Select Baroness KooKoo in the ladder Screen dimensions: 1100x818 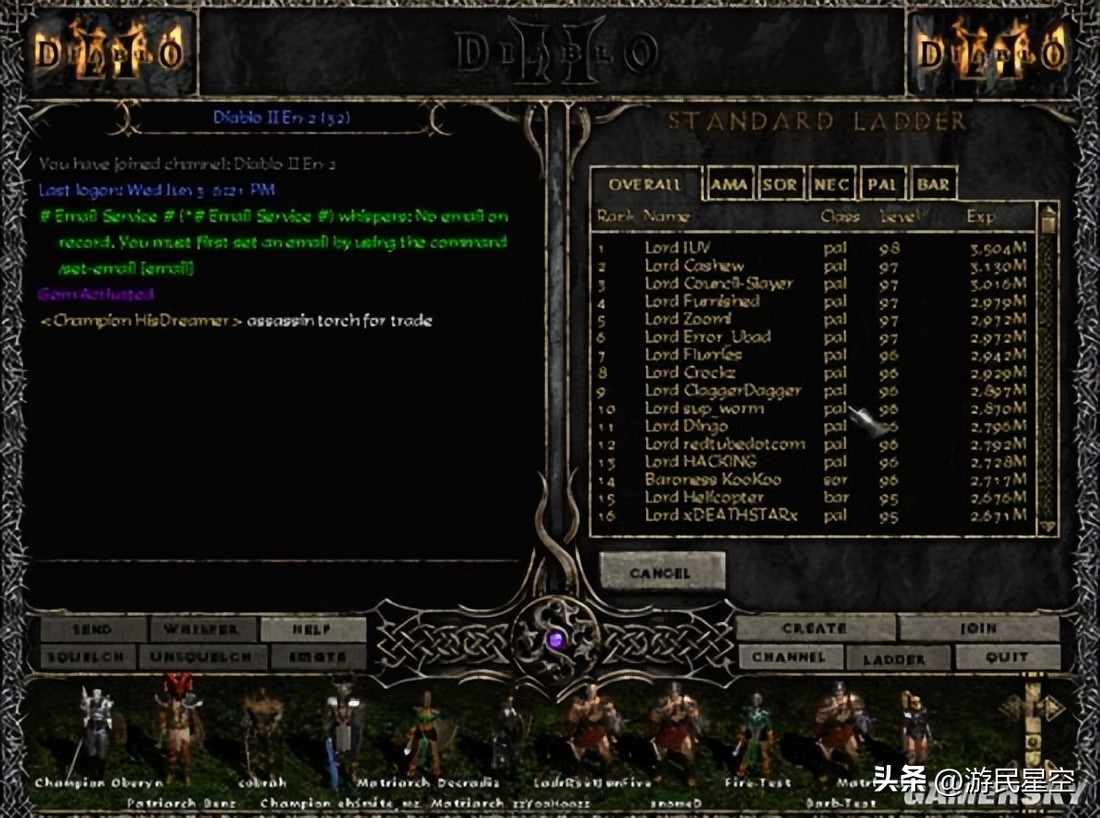(712, 479)
